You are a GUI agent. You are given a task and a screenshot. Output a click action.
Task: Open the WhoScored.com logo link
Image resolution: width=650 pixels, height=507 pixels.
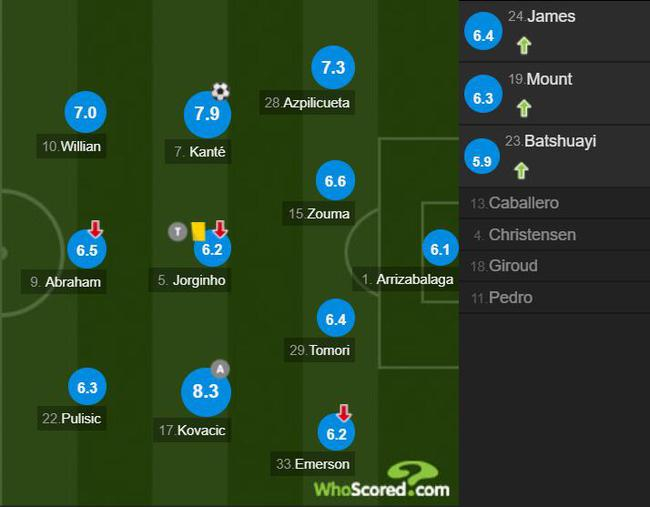382,482
